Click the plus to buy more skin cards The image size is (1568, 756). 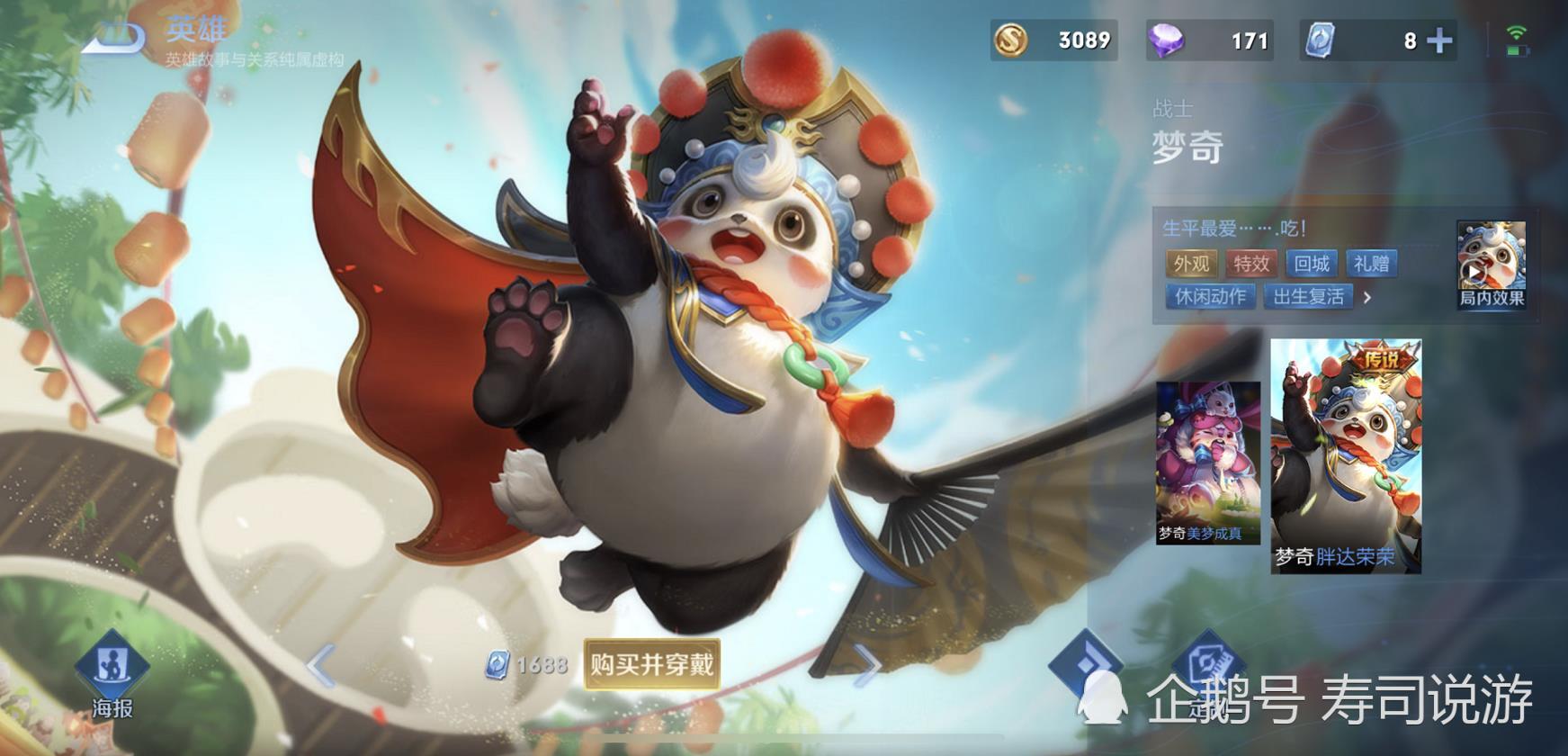1439,40
